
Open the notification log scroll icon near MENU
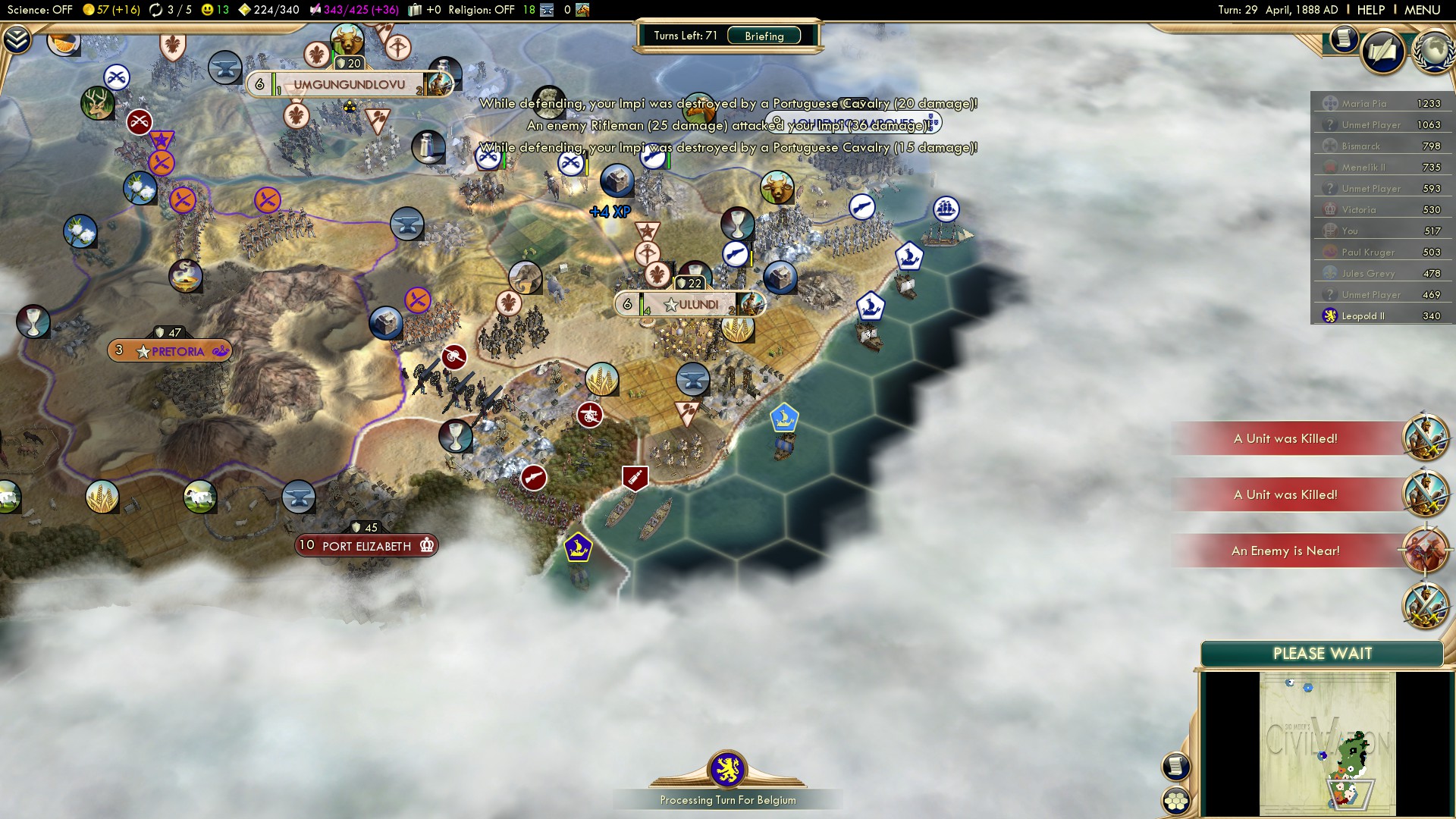(1343, 39)
